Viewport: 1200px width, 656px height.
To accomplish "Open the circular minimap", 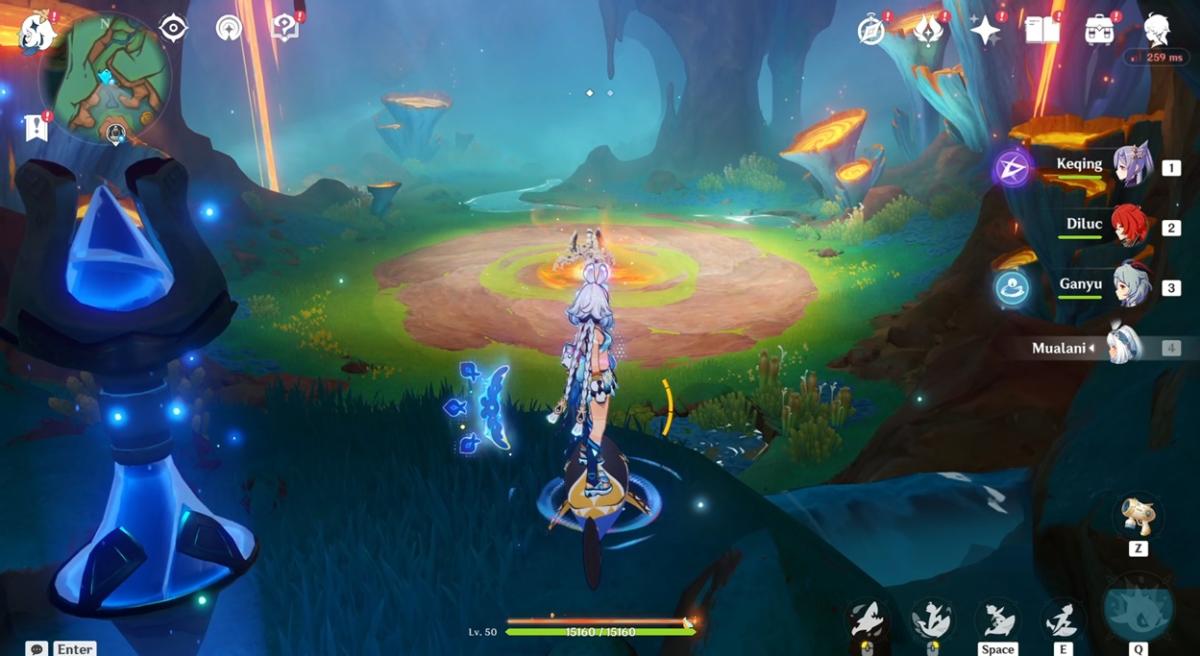I will pos(105,78).
